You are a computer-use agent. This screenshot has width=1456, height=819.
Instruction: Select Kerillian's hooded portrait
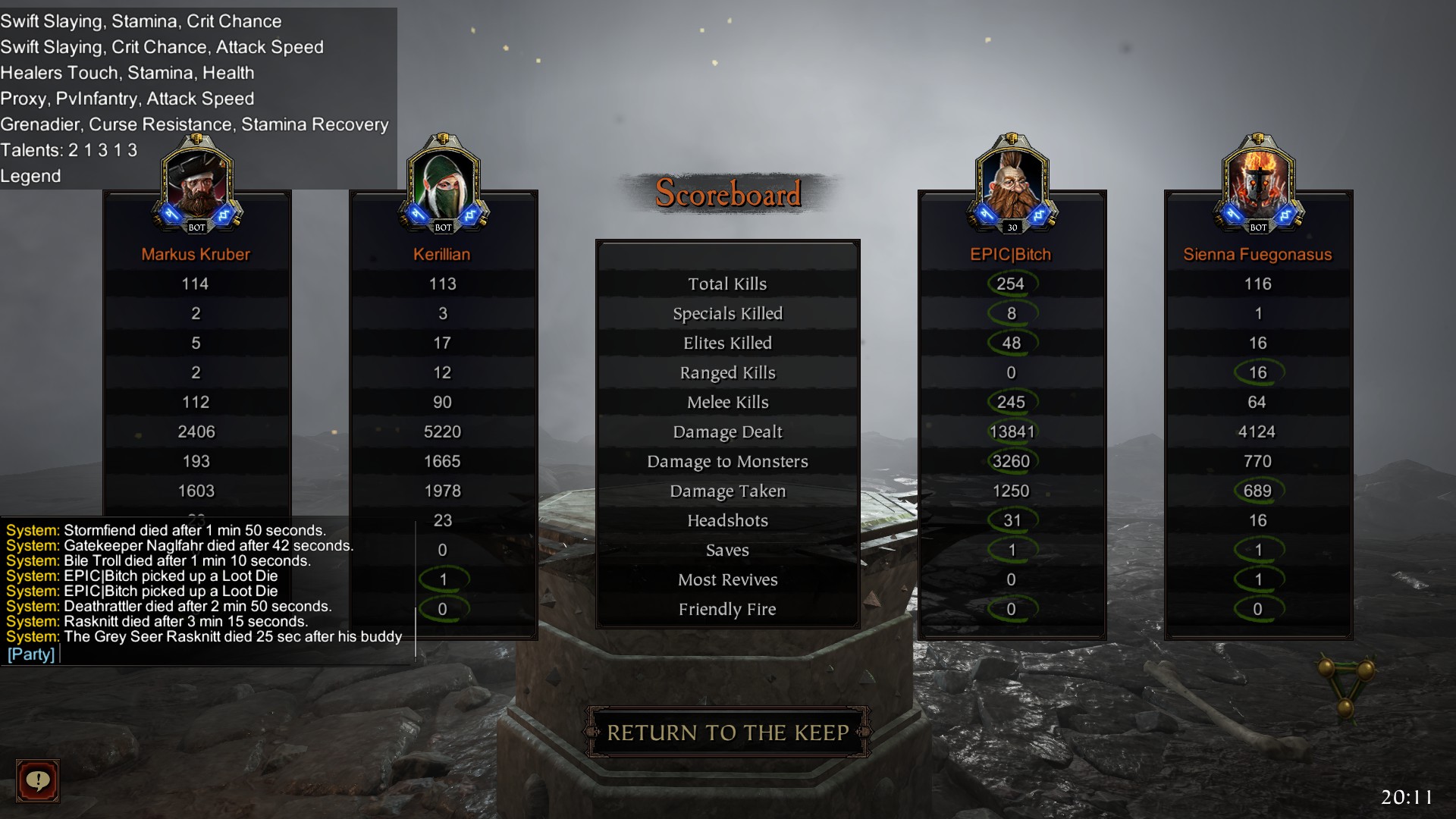pos(443,184)
